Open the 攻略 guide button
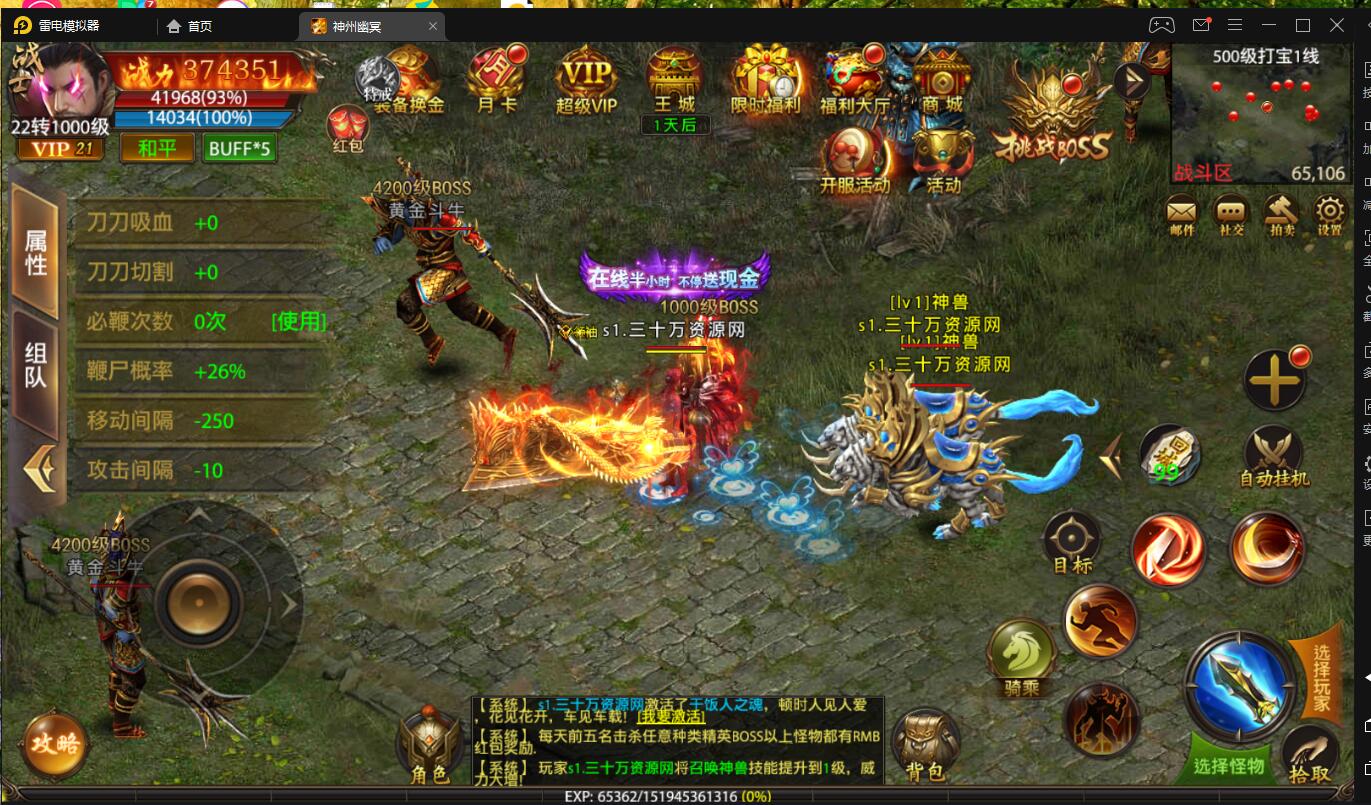 [x=54, y=743]
